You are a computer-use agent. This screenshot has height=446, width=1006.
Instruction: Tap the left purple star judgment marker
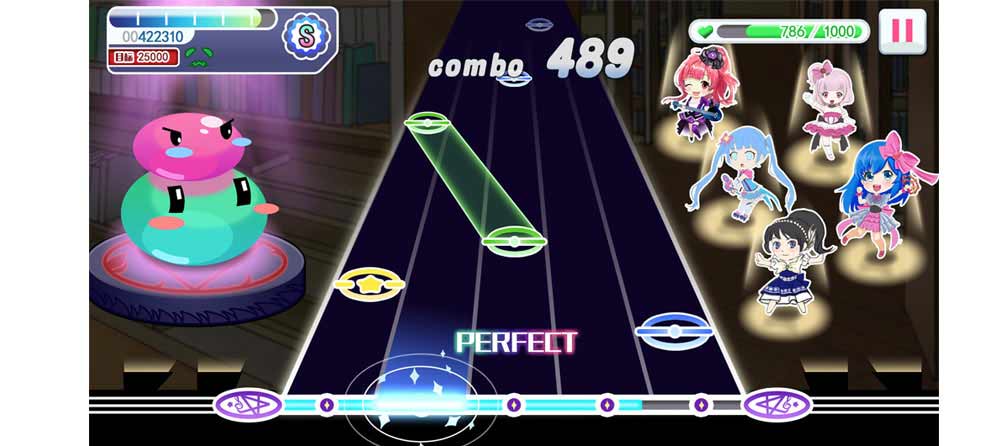[247, 404]
